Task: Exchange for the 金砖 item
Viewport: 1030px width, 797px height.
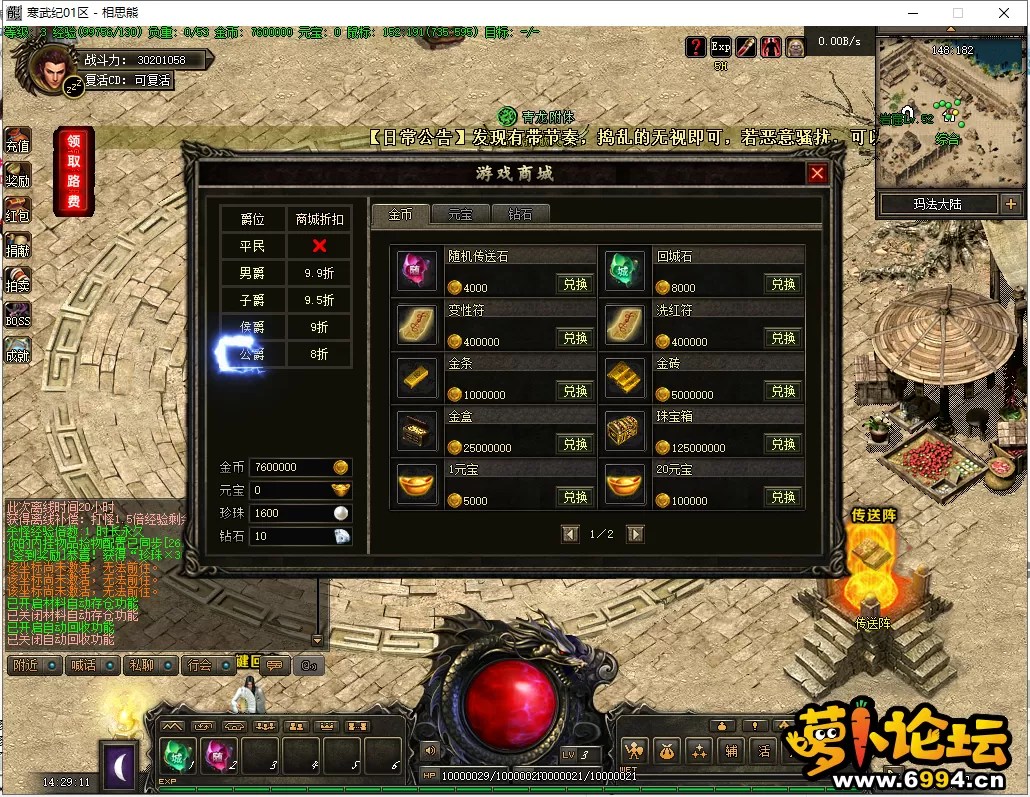Action: click(x=783, y=391)
